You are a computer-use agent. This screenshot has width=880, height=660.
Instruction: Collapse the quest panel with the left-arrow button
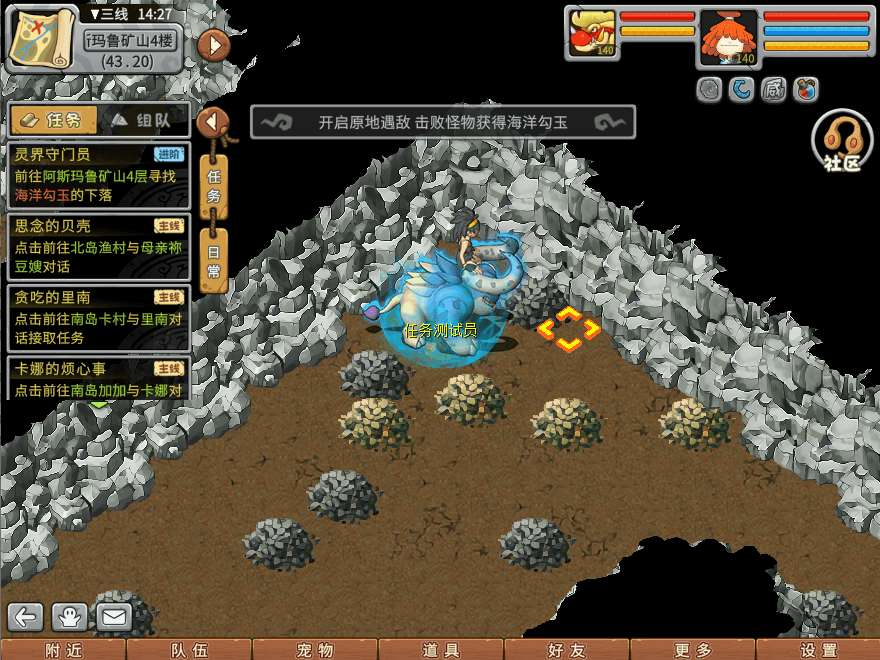(212, 123)
